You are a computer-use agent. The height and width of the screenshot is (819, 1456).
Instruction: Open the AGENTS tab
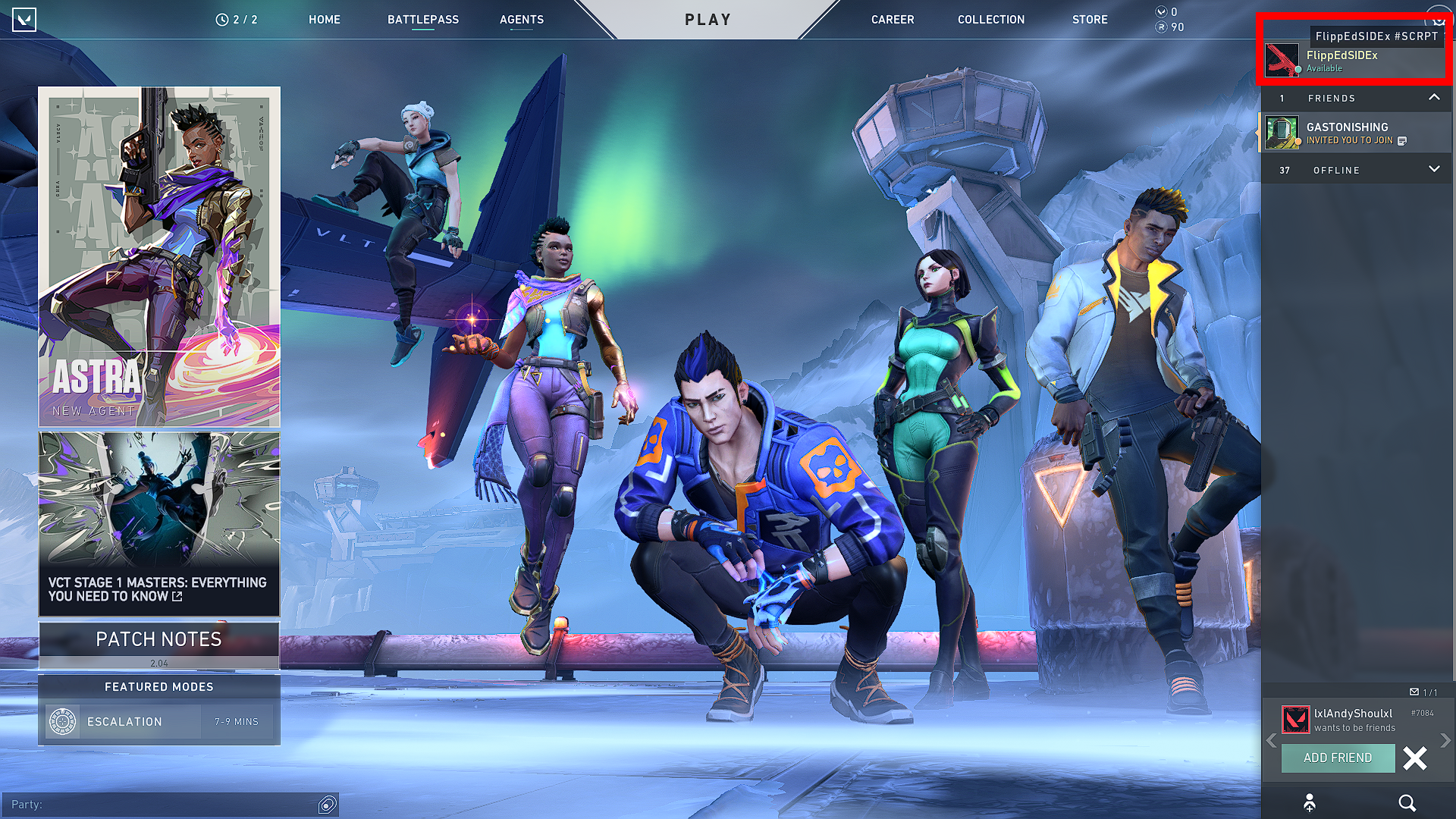pyautogui.click(x=521, y=20)
